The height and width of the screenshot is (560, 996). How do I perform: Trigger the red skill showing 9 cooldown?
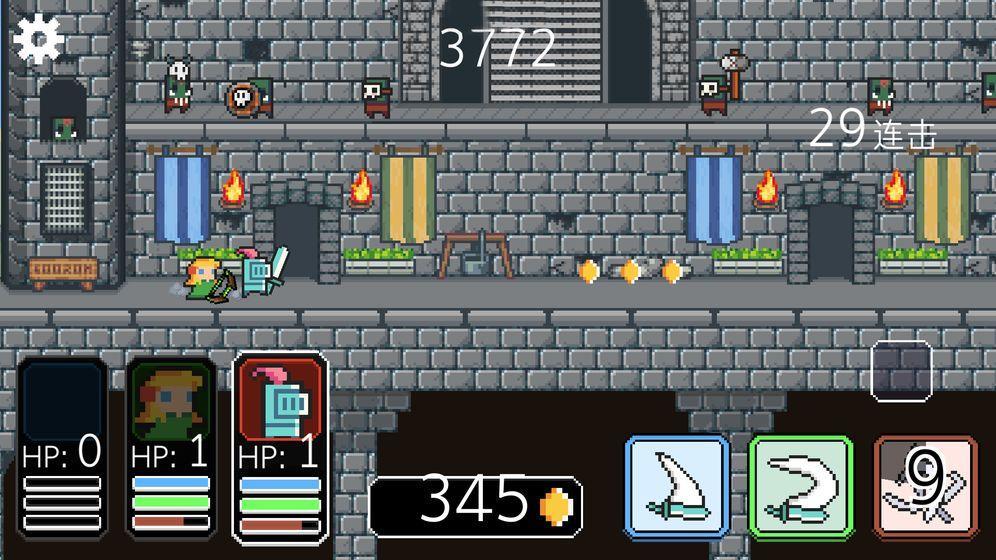click(923, 485)
